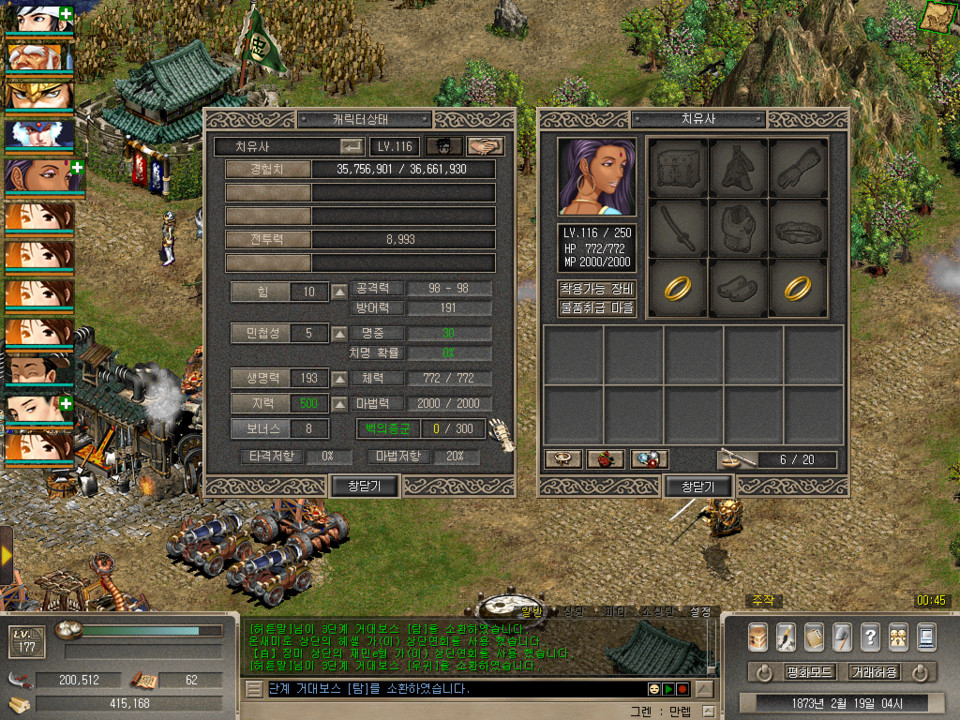Click the enter-arrow button beside the name 치유사
The image size is (960, 720).
click(x=352, y=147)
